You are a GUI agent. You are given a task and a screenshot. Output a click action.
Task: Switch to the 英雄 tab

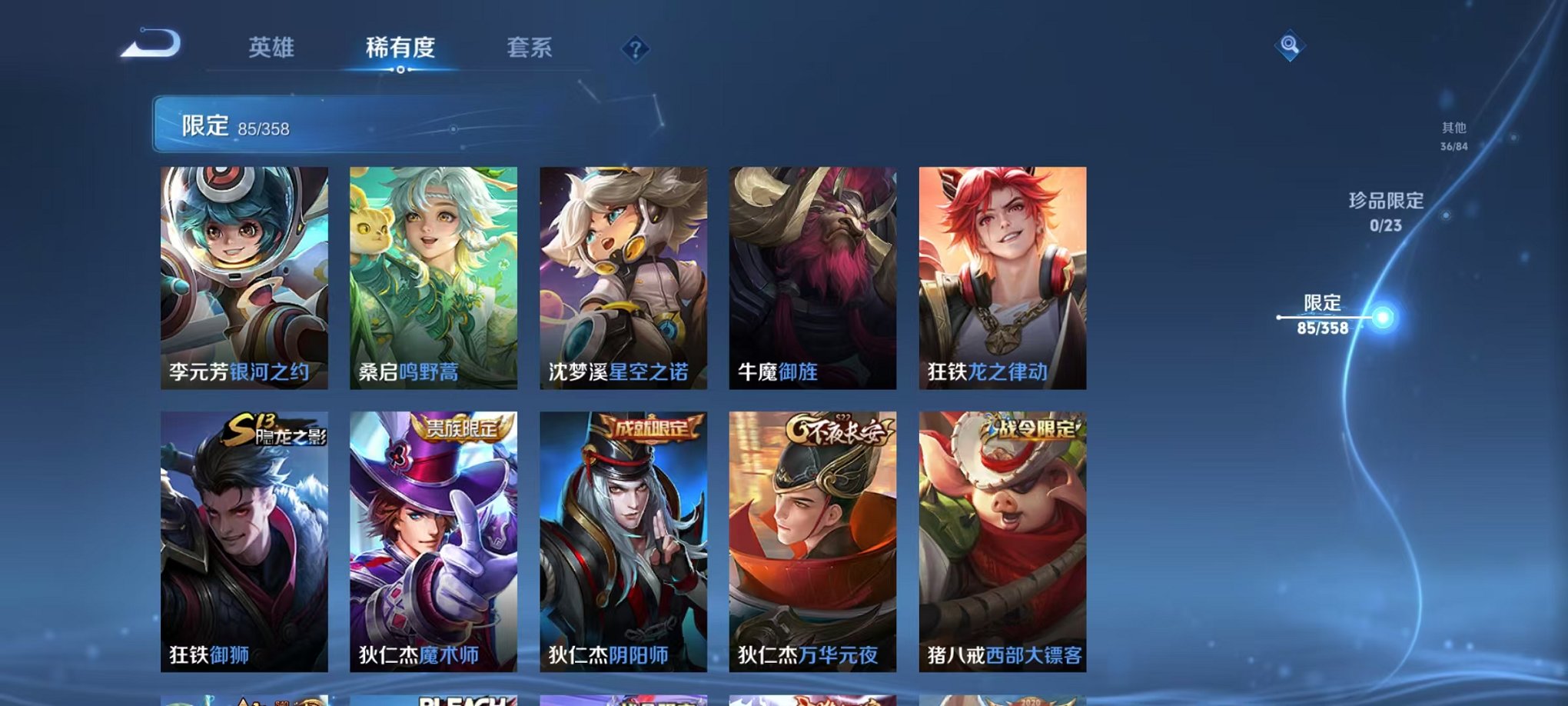[x=273, y=48]
